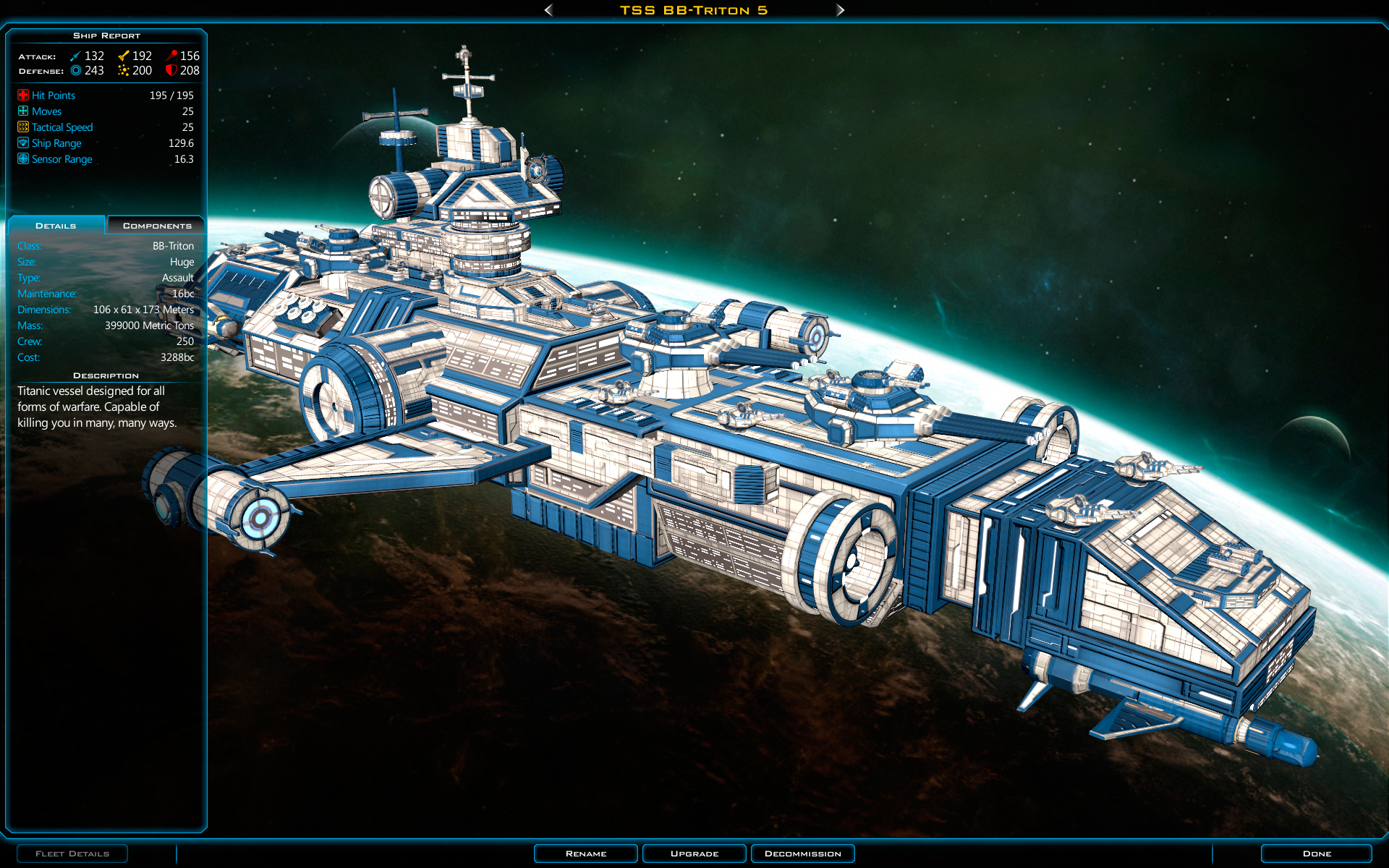This screenshot has height=868, width=1389.
Task: Open the Details tab
Action: [56, 225]
